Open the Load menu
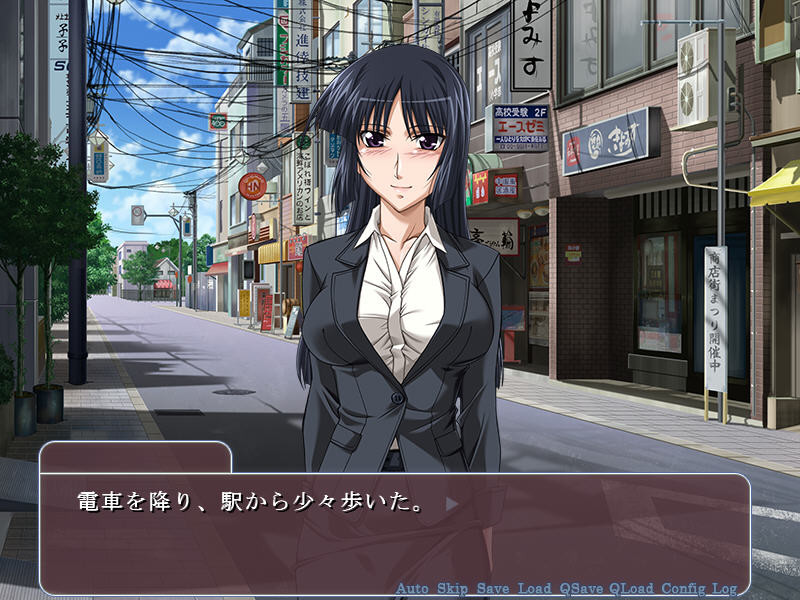800x600 pixels. 536,588
